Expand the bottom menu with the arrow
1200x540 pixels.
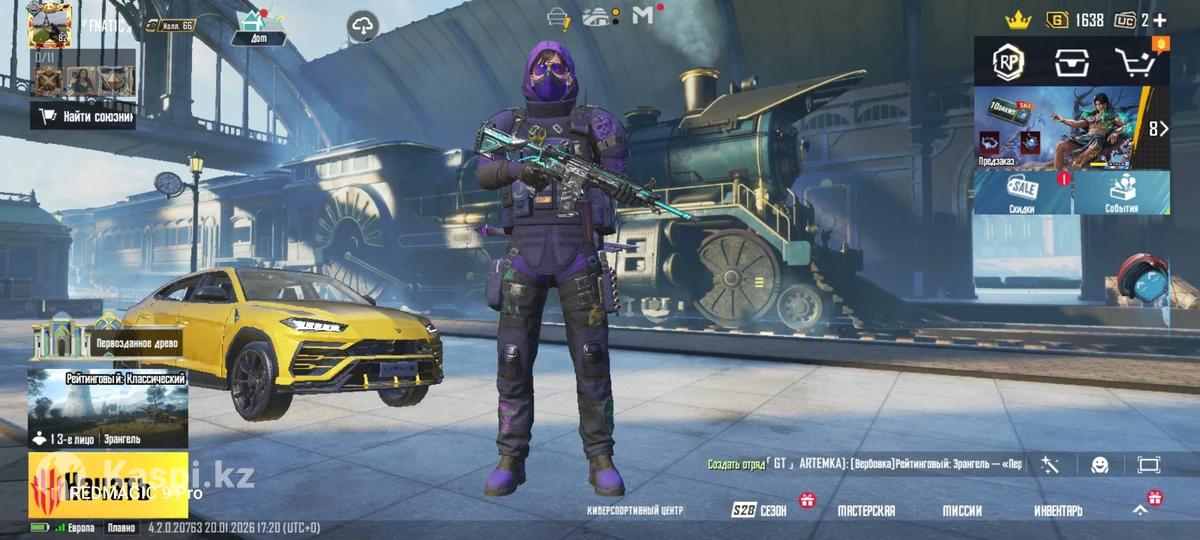[1140, 509]
